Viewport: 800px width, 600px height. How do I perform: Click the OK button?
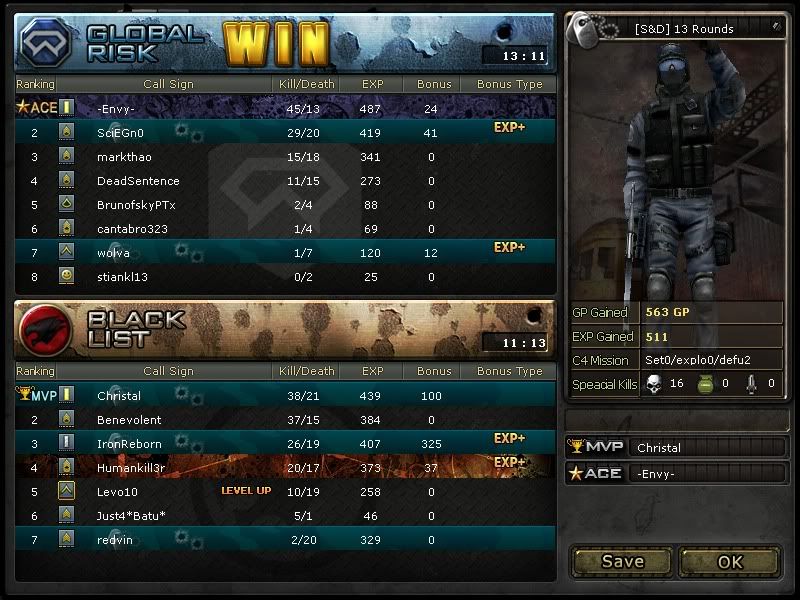[730, 561]
